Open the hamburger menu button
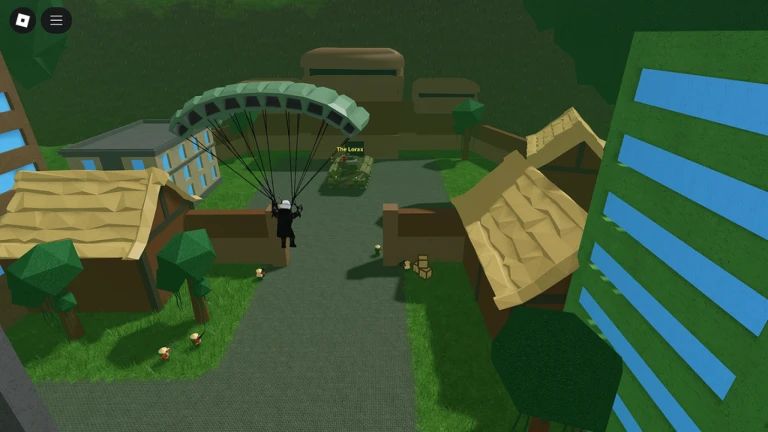The image size is (768, 432). [56, 20]
